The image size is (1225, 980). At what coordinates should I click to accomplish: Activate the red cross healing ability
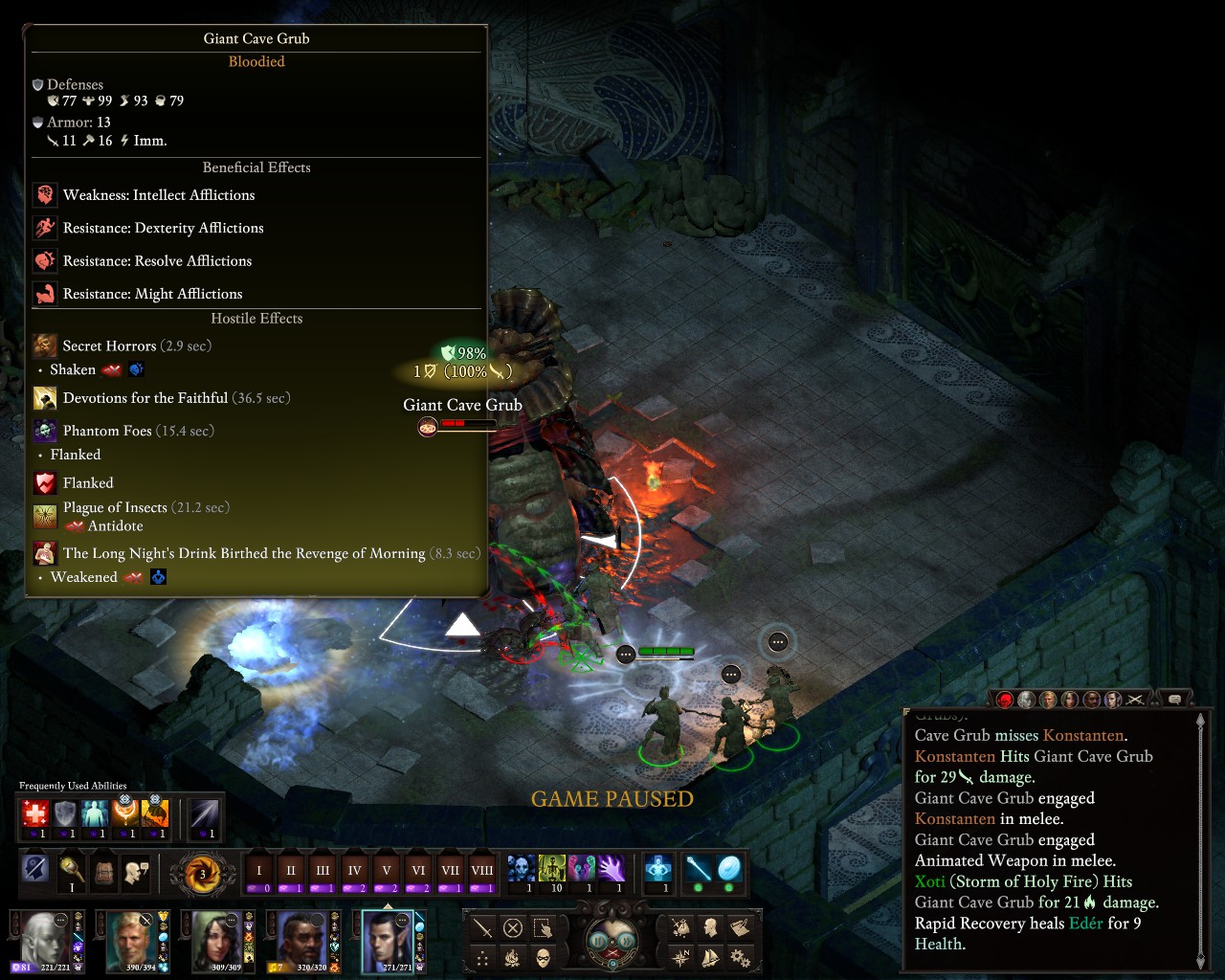point(35,815)
